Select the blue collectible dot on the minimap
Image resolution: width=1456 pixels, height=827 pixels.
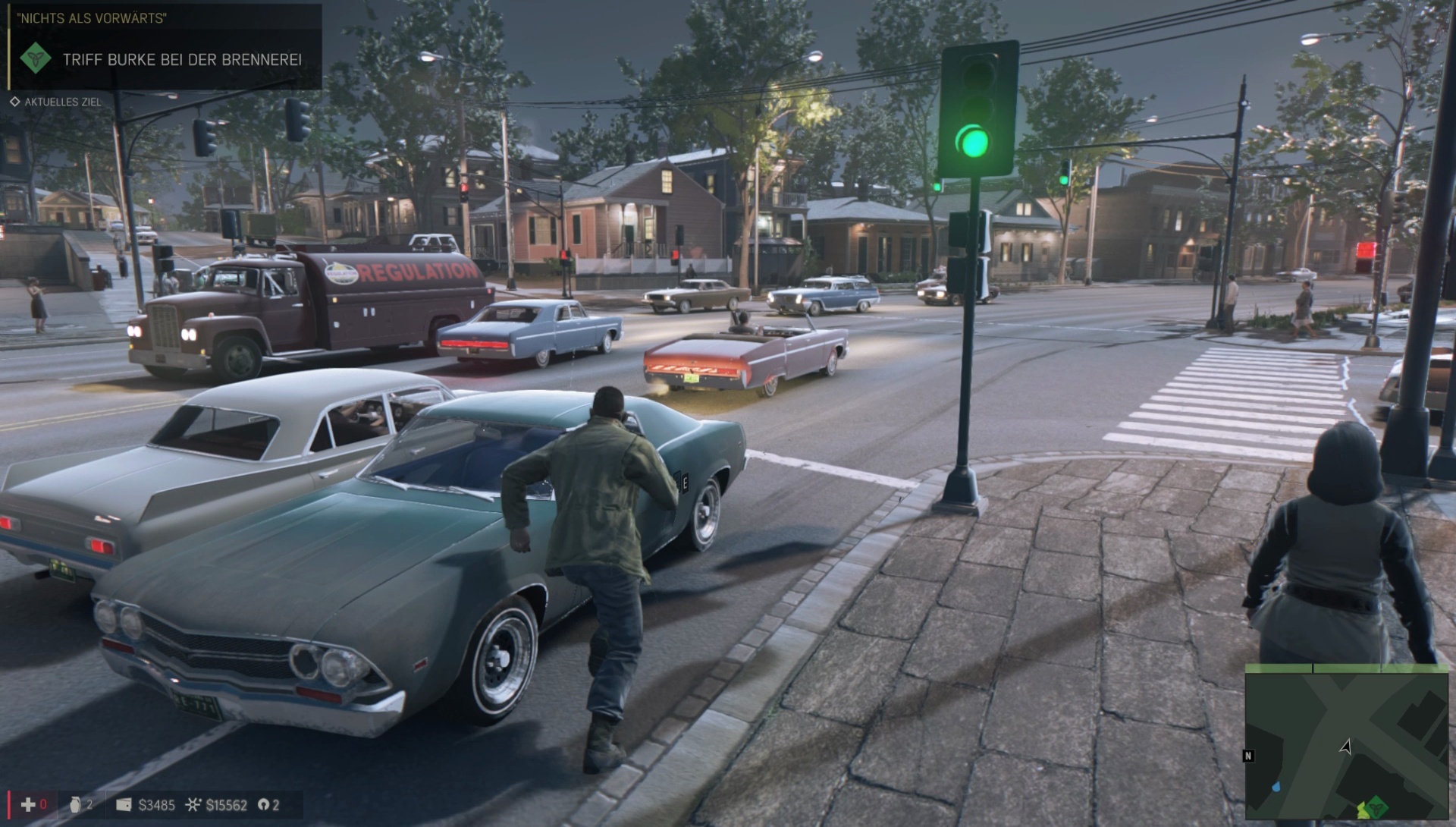click(x=1276, y=786)
